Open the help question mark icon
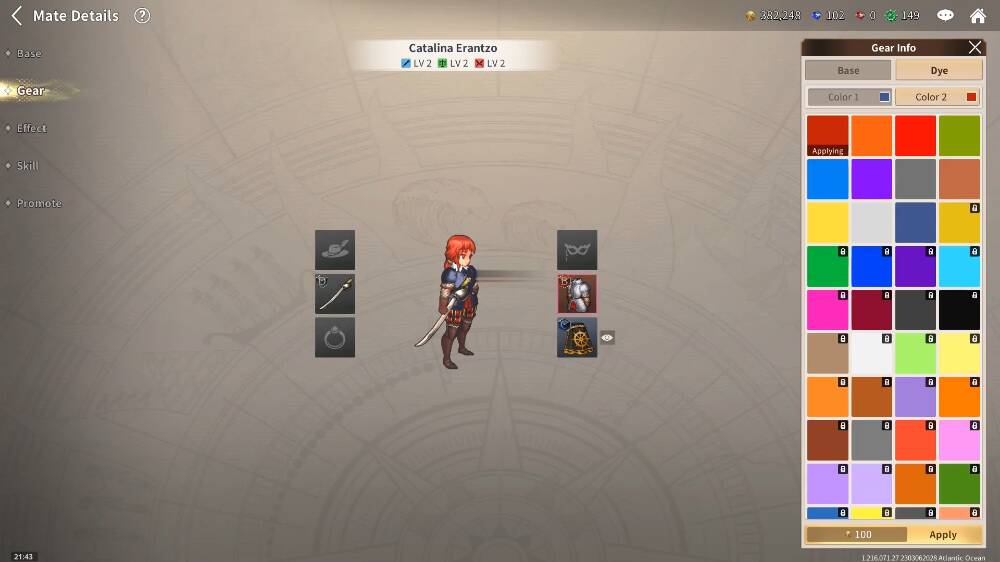This screenshot has height=562, width=1000. click(x=142, y=16)
